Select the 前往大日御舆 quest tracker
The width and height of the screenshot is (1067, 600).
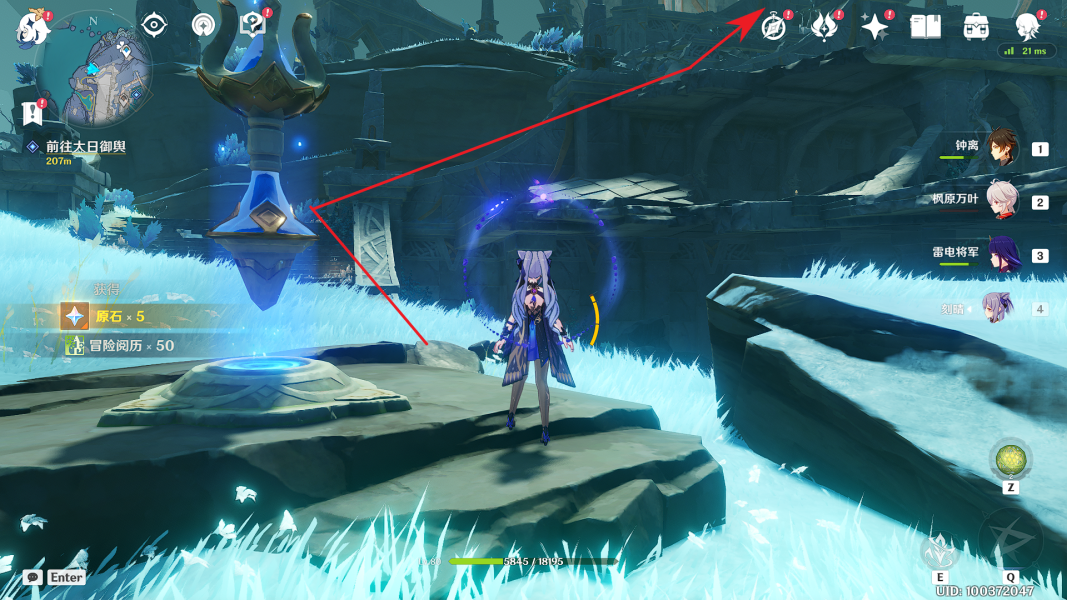coord(85,147)
